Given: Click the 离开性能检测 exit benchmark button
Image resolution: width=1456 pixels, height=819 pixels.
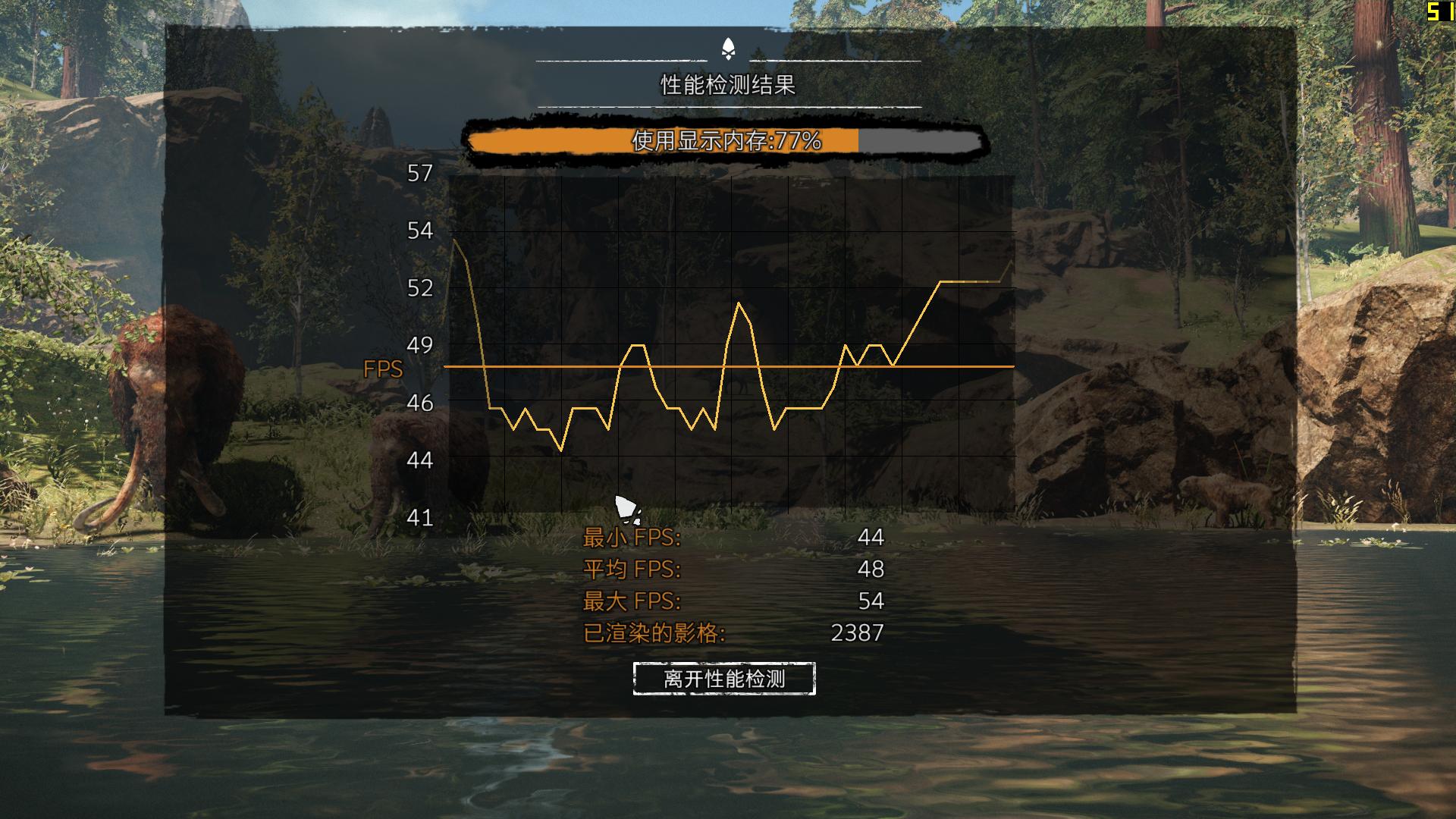Looking at the screenshot, I should (x=724, y=679).
